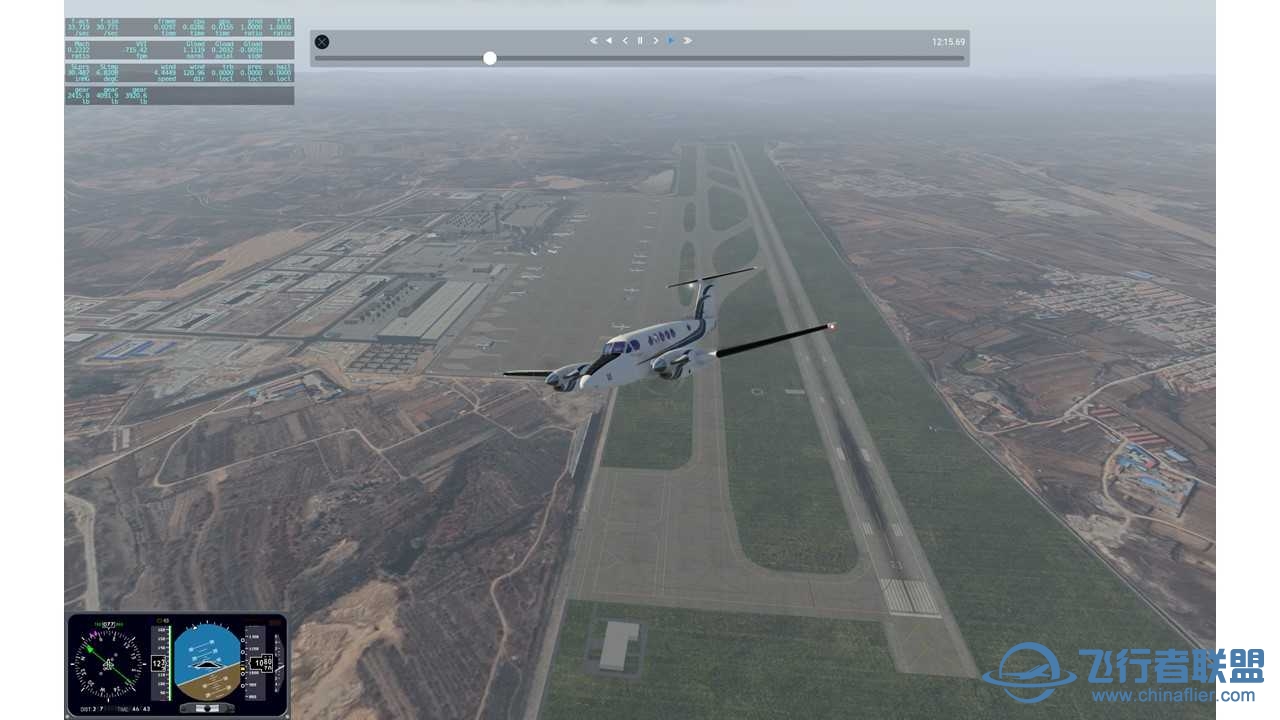This screenshot has height=720, width=1280.
Task: Fast forward the replay
Action: (687, 41)
